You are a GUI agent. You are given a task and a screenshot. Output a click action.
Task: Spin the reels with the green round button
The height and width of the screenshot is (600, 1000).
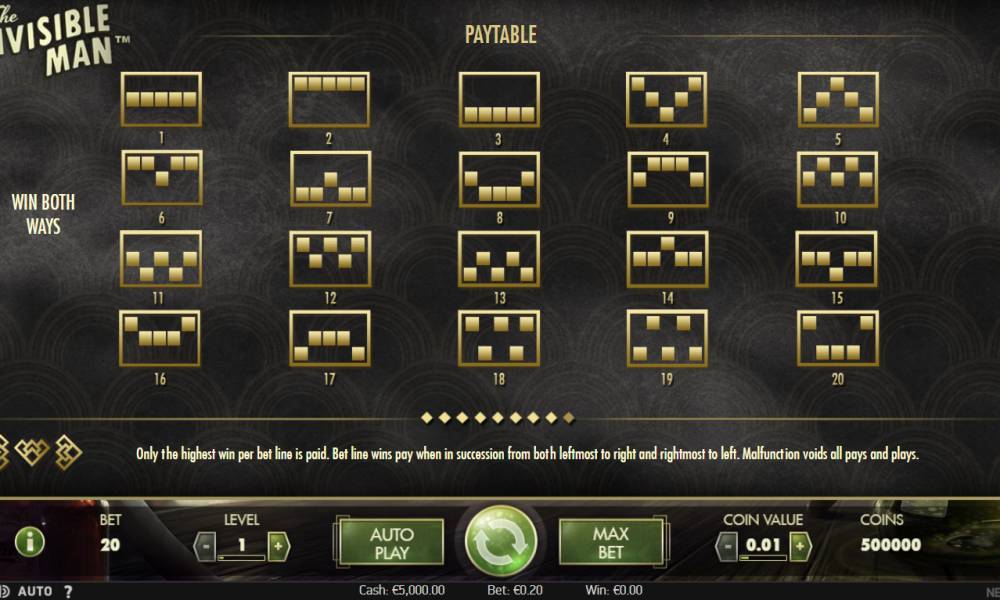pos(500,541)
